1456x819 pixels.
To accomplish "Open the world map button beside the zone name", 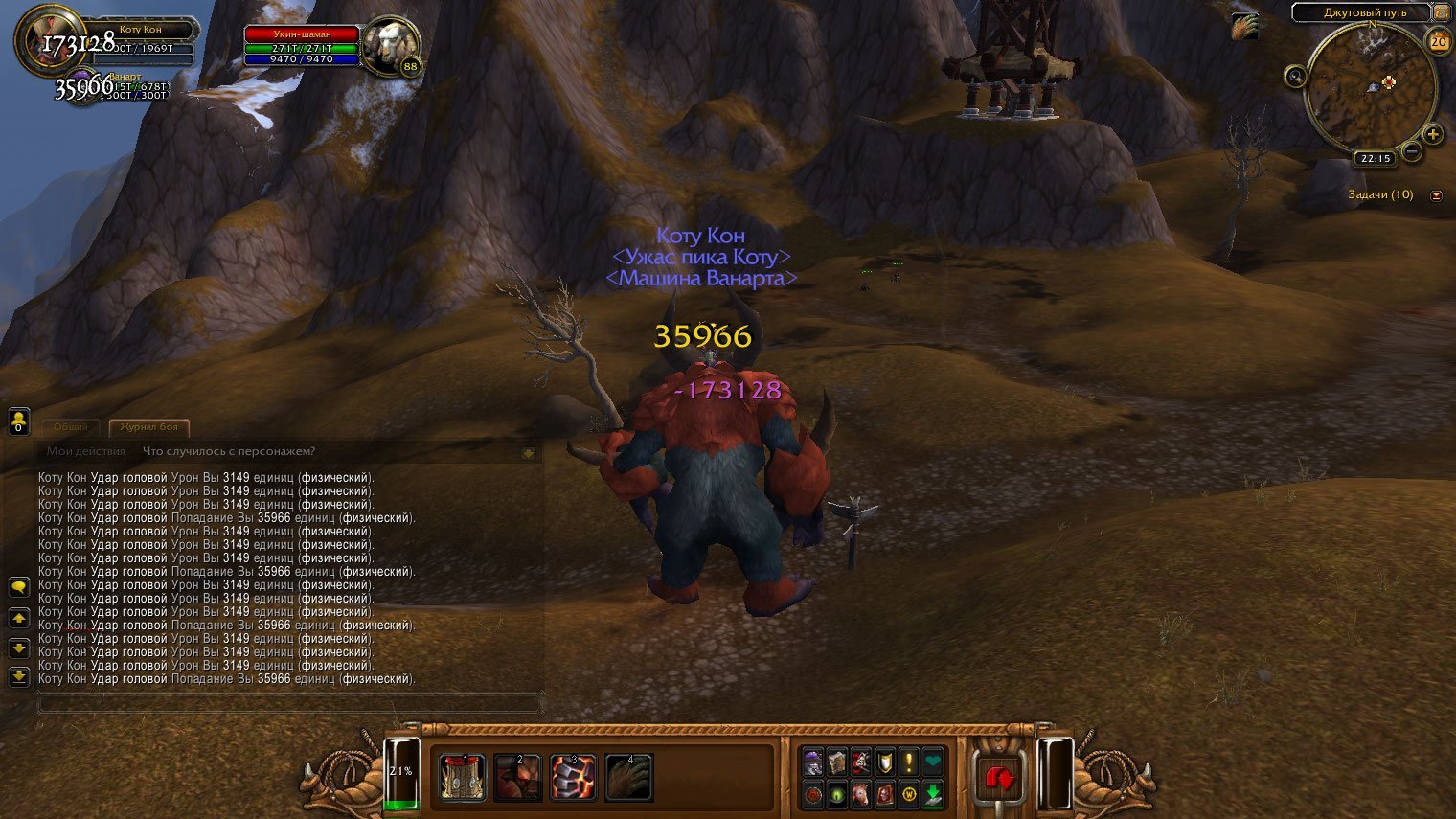I will (x=1442, y=12).
